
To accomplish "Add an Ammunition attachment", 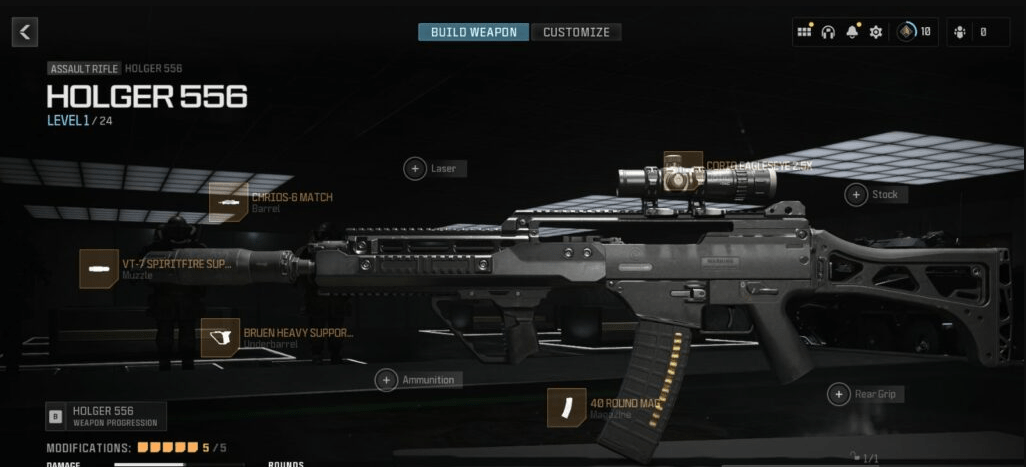I will click(387, 380).
